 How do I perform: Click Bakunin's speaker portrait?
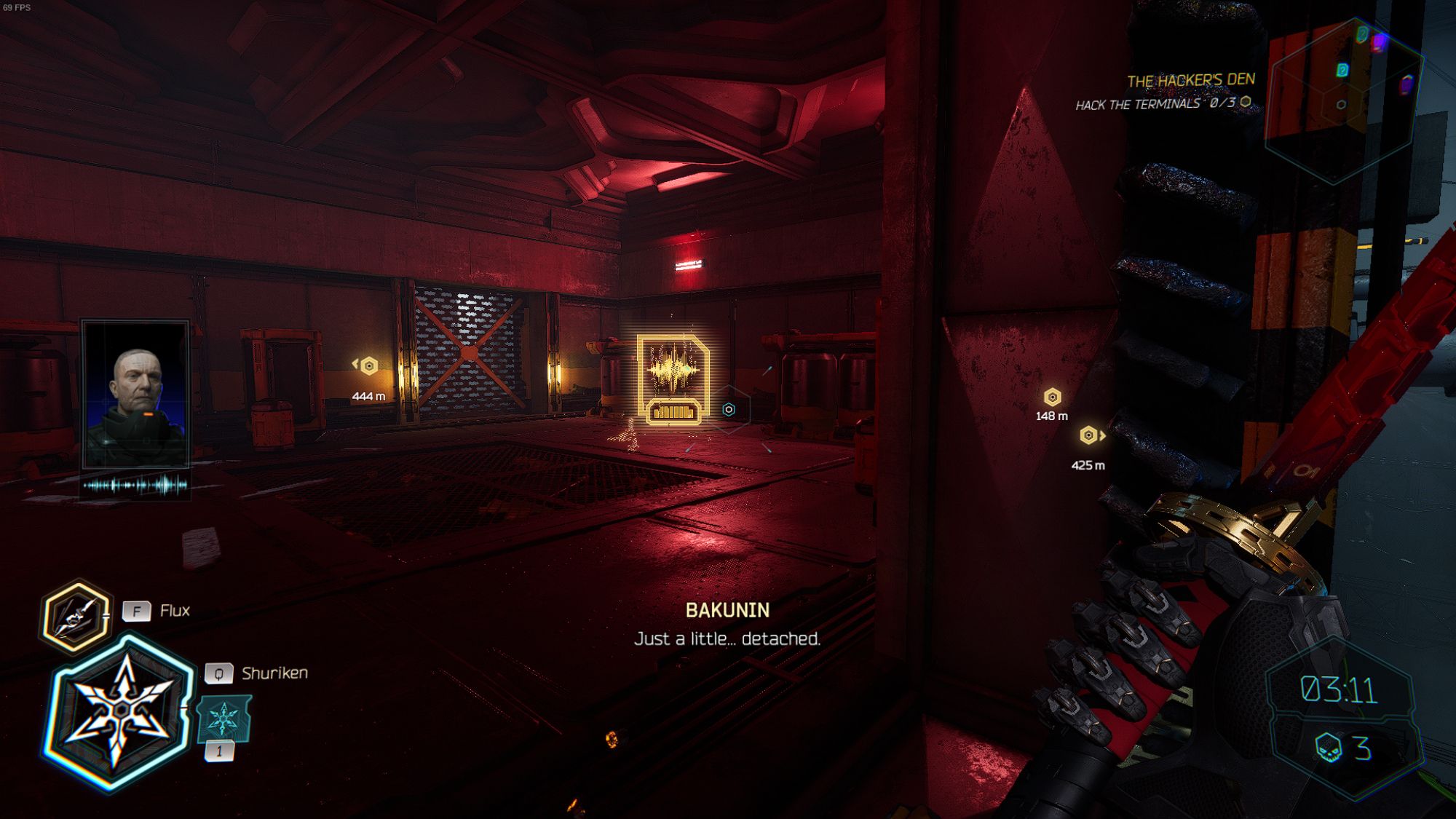(x=136, y=394)
